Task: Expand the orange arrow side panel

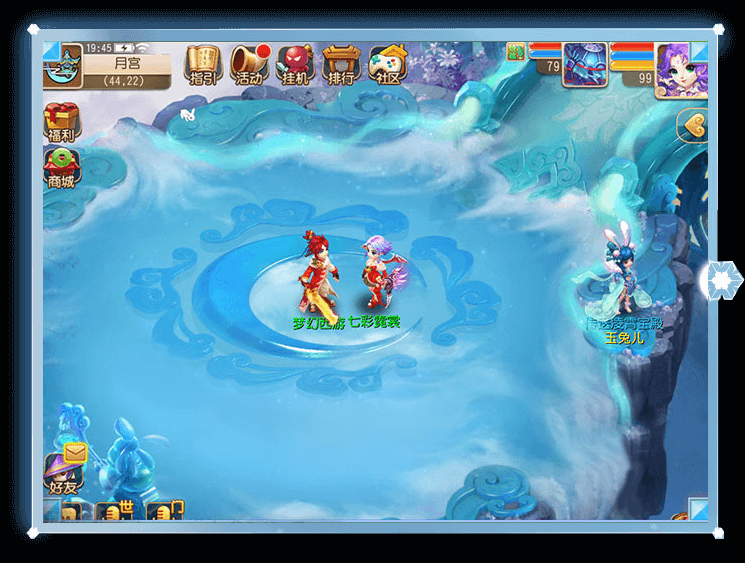Action: click(x=692, y=126)
